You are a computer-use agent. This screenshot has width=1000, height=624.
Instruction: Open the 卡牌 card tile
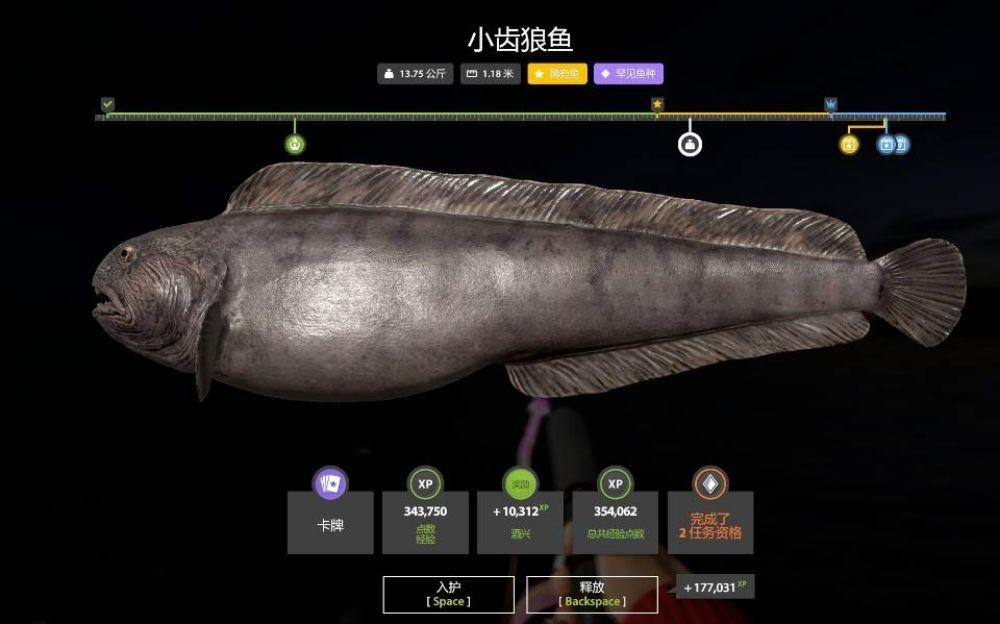(x=330, y=522)
